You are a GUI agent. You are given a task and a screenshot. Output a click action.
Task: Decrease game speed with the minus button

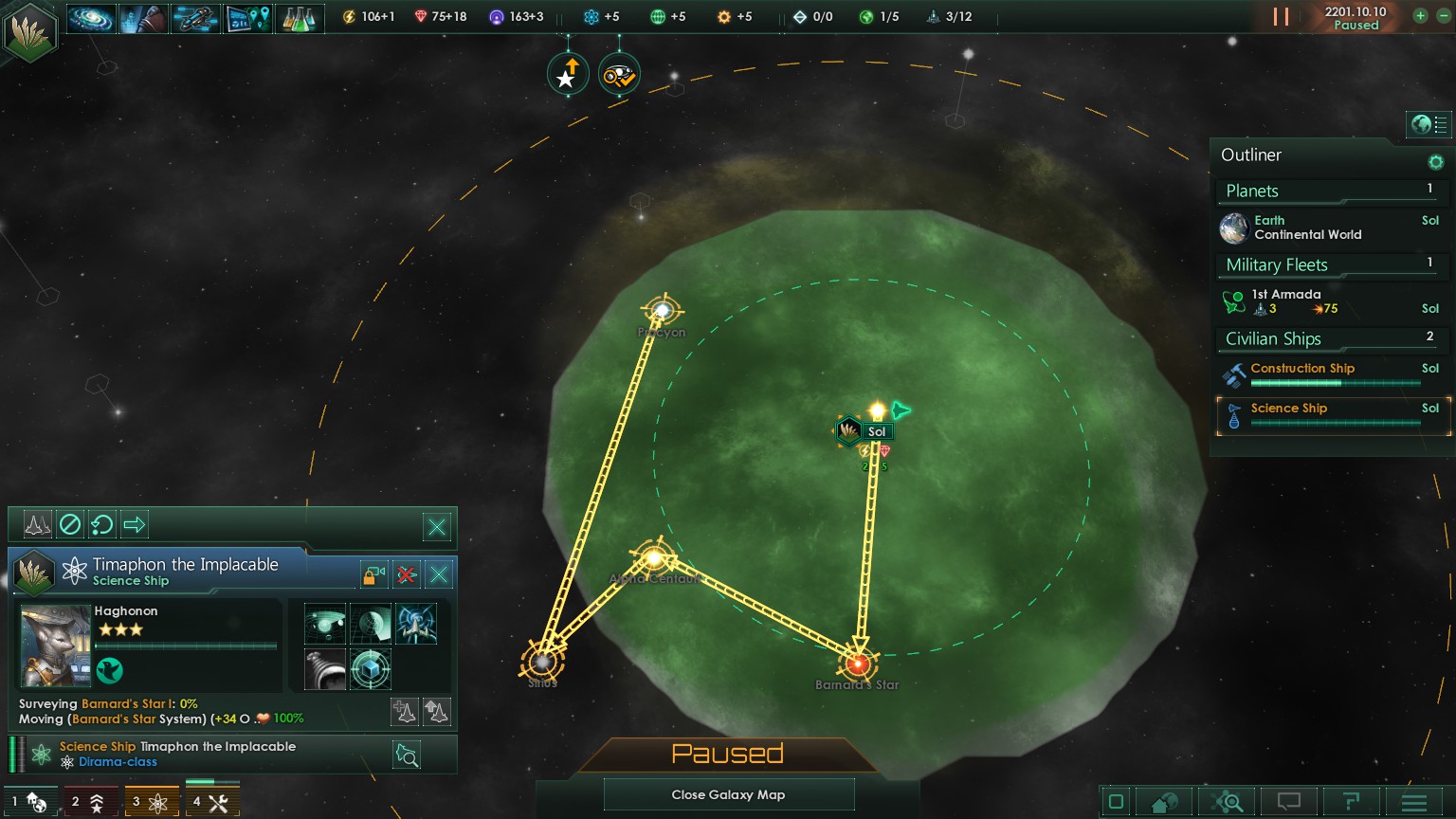(1444, 16)
